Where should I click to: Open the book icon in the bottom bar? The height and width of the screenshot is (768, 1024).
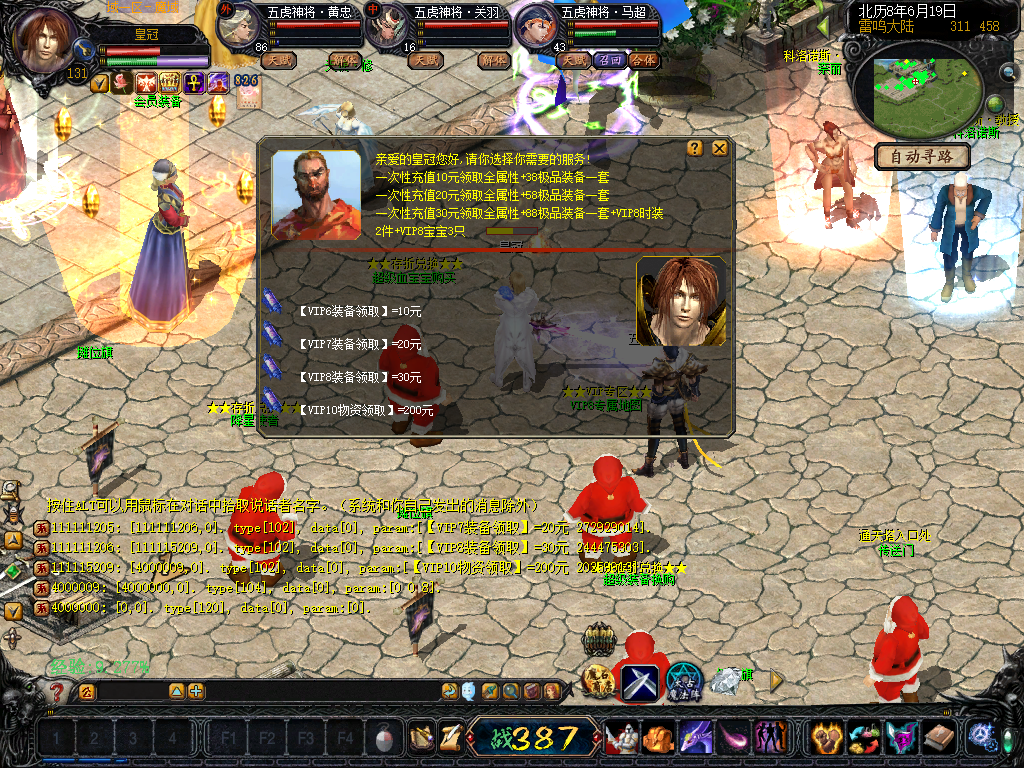tap(939, 738)
